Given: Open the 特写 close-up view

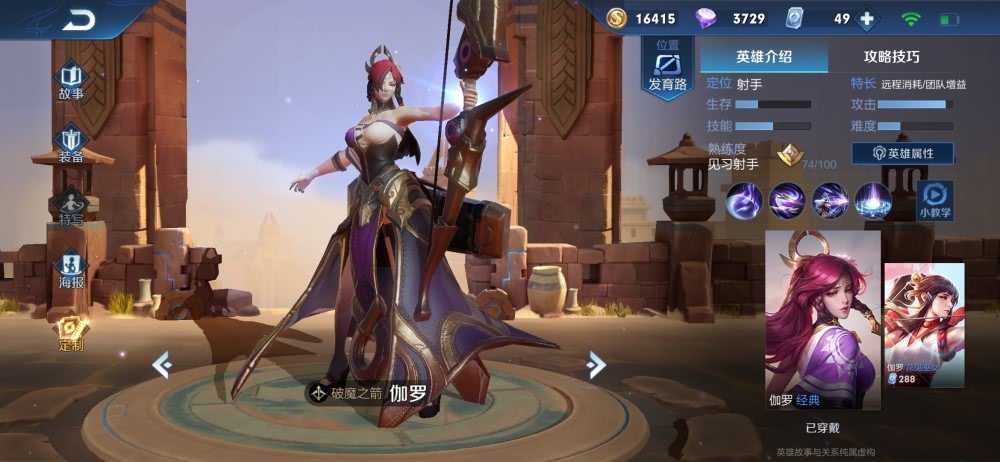Looking at the screenshot, I should [x=70, y=205].
